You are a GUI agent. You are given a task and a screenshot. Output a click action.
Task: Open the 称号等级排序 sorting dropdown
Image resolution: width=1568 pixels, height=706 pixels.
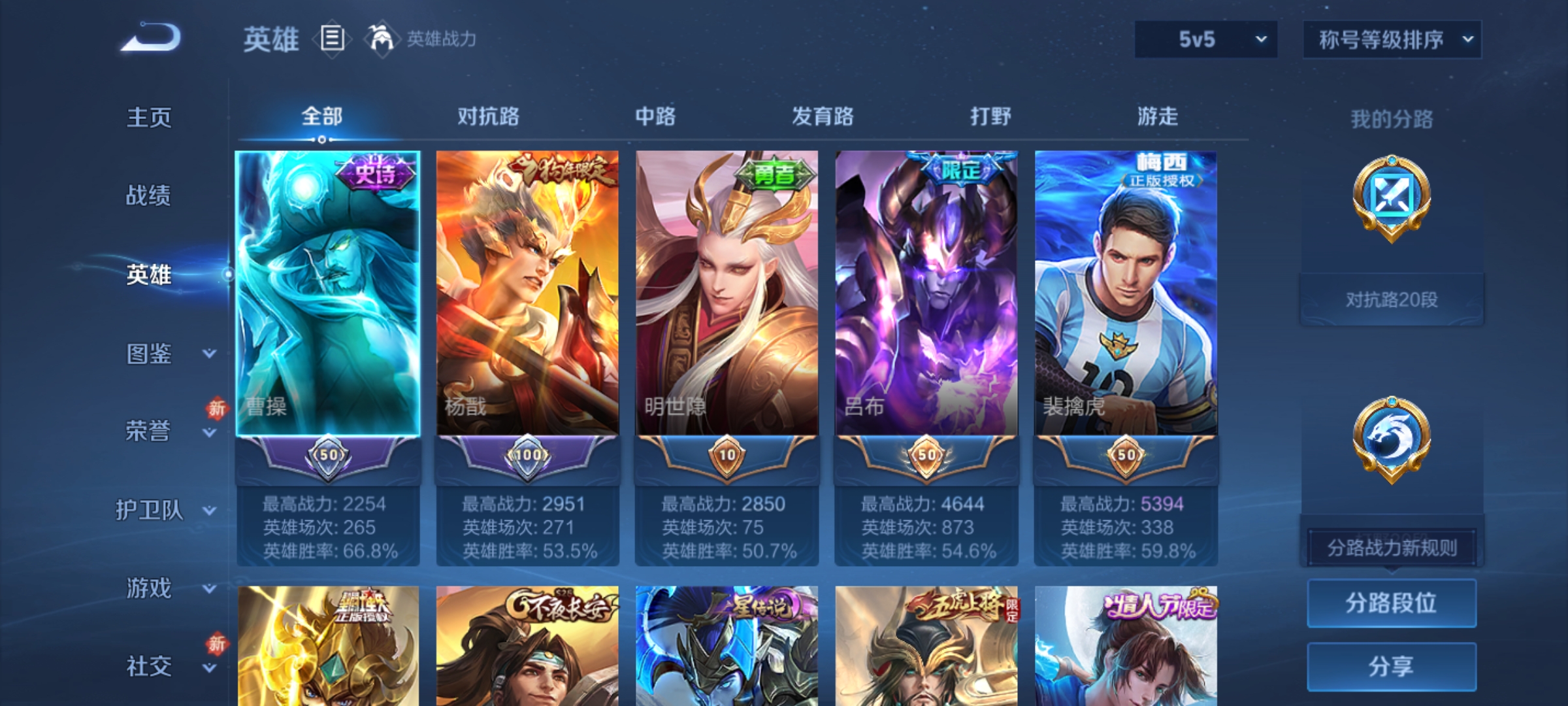pyautogui.click(x=1392, y=39)
